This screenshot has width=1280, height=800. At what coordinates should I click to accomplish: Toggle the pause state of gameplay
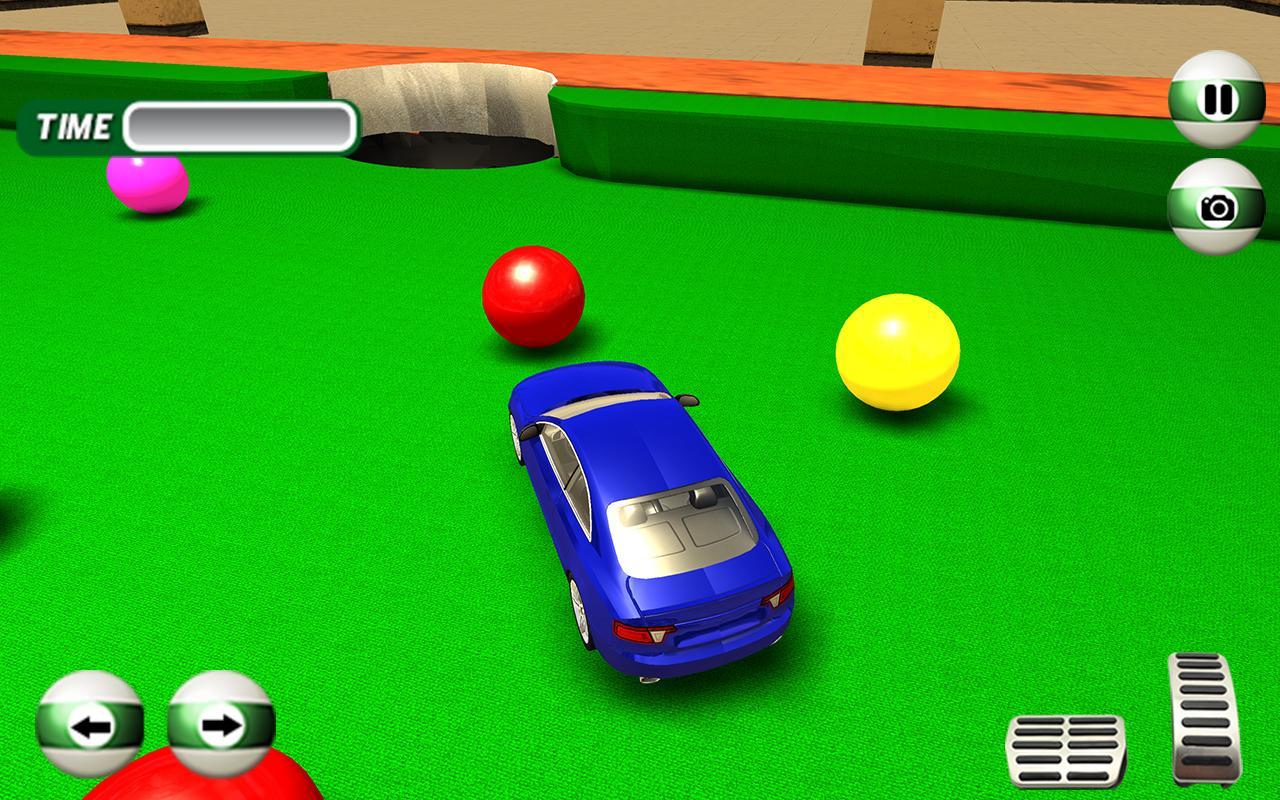tap(1215, 101)
